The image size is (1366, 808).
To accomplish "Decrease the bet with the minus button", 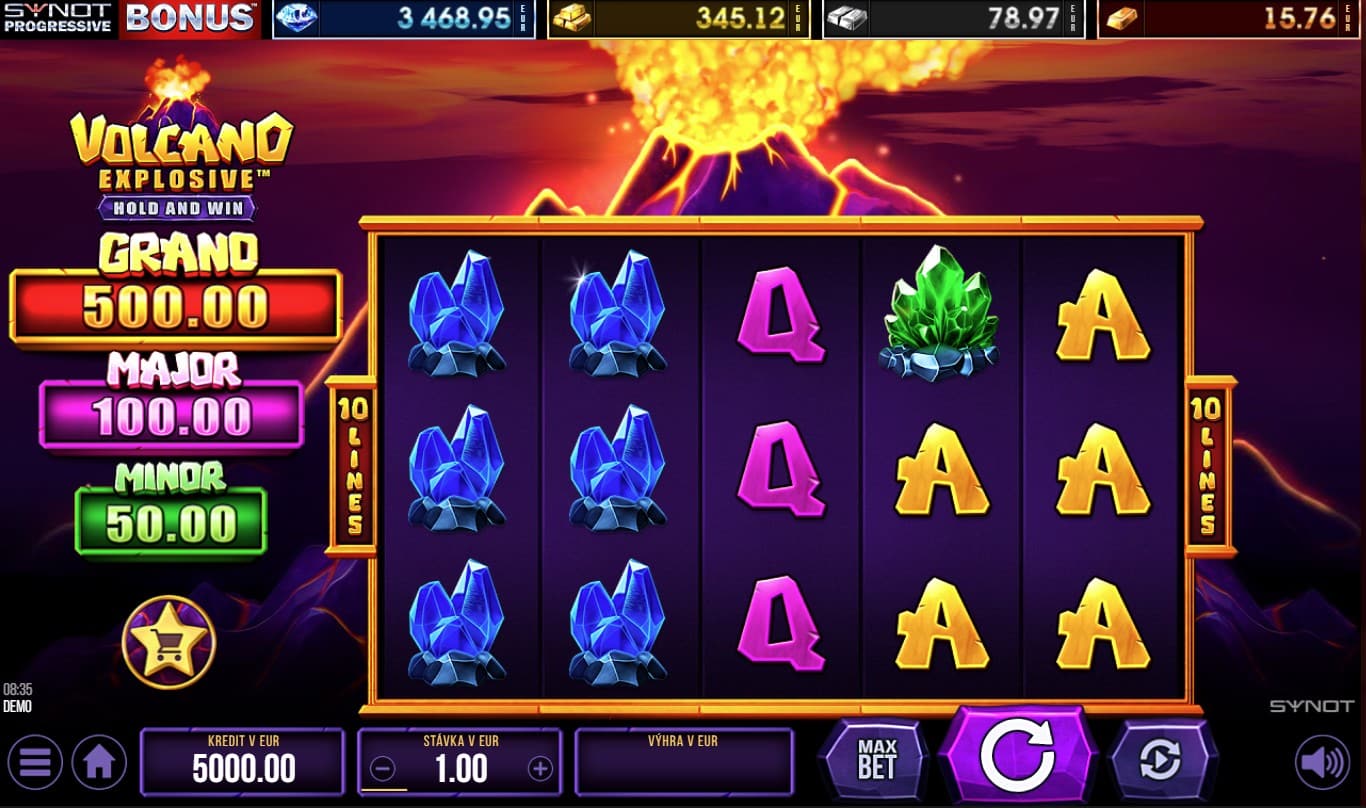I will 382,768.
